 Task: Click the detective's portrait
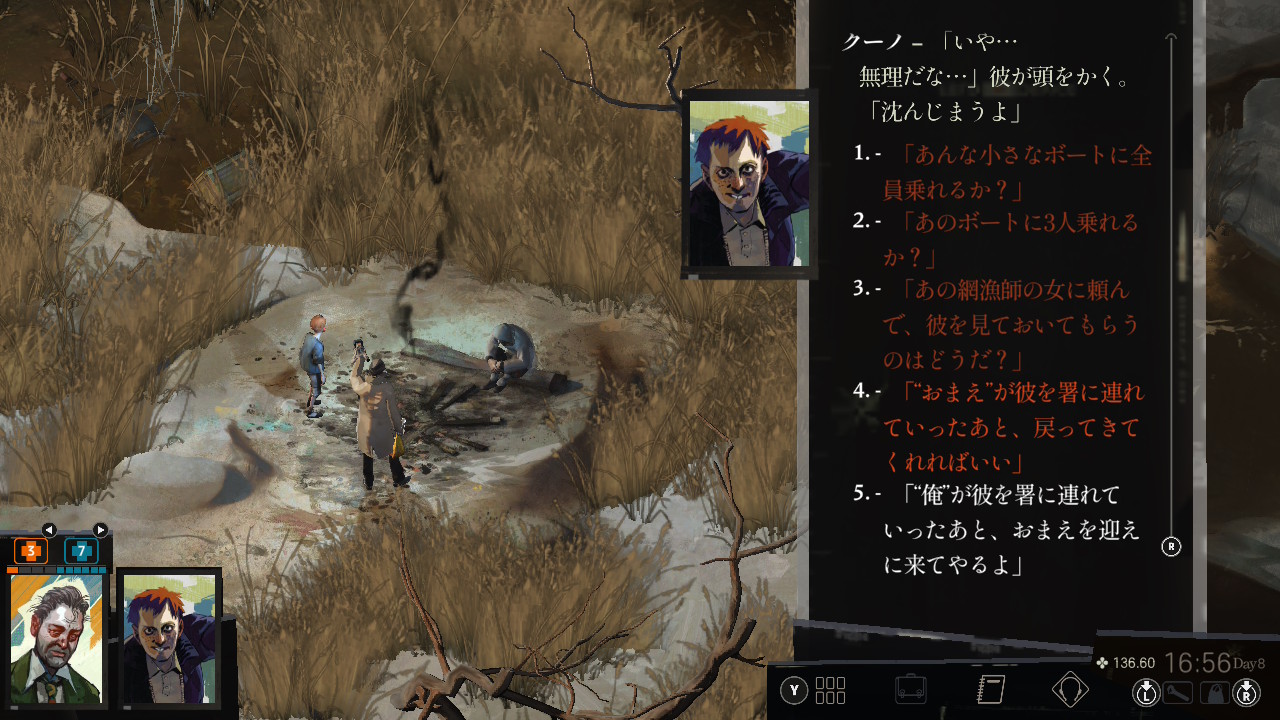[x=57, y=638]
